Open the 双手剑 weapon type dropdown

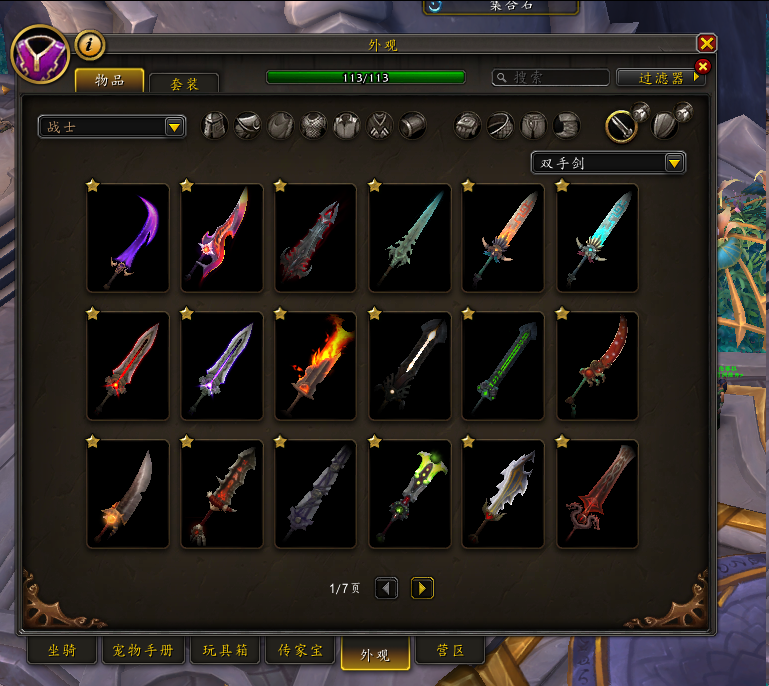[x=608, y=162]
